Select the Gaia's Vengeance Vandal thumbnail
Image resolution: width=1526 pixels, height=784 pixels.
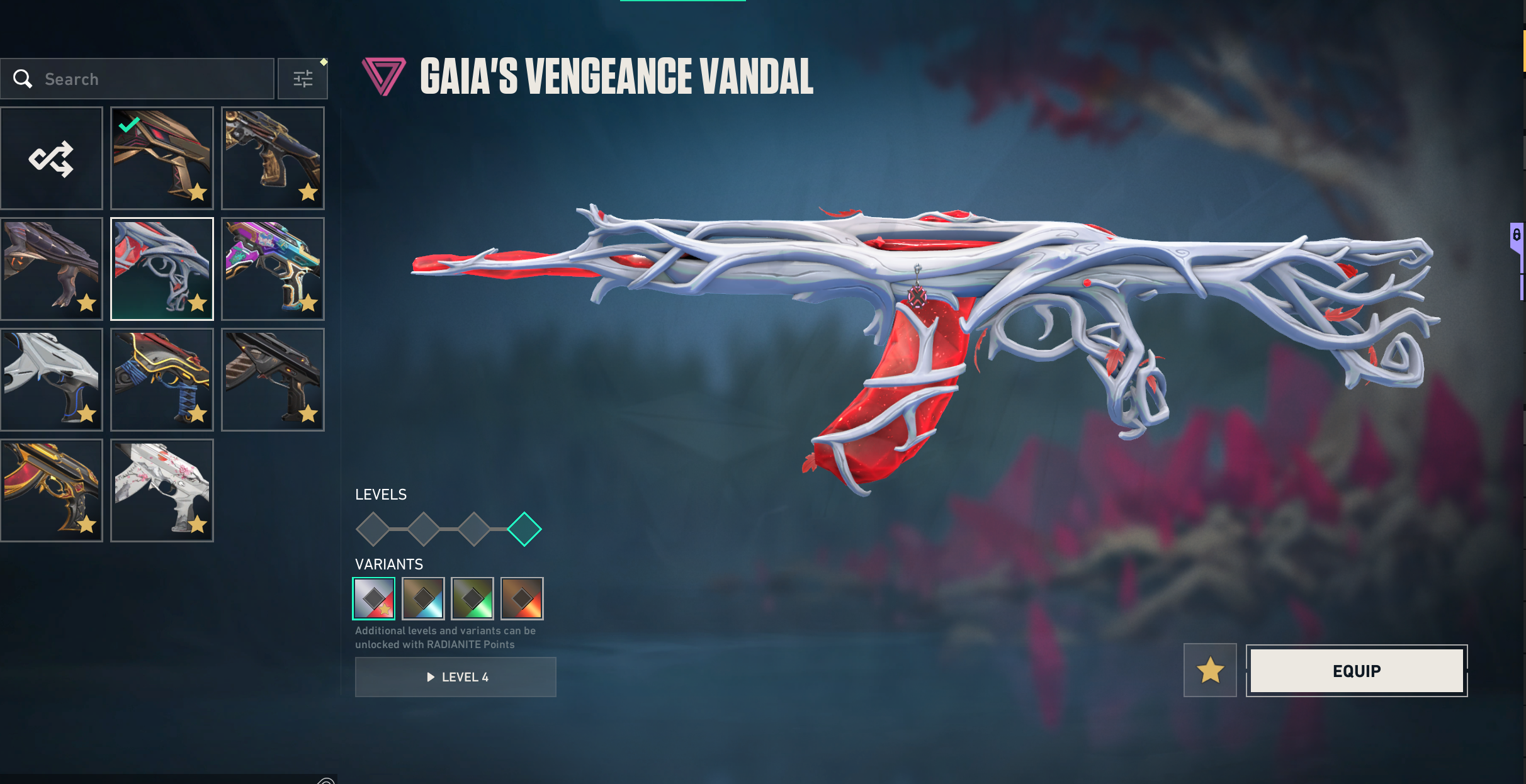(x=162, y=269)
